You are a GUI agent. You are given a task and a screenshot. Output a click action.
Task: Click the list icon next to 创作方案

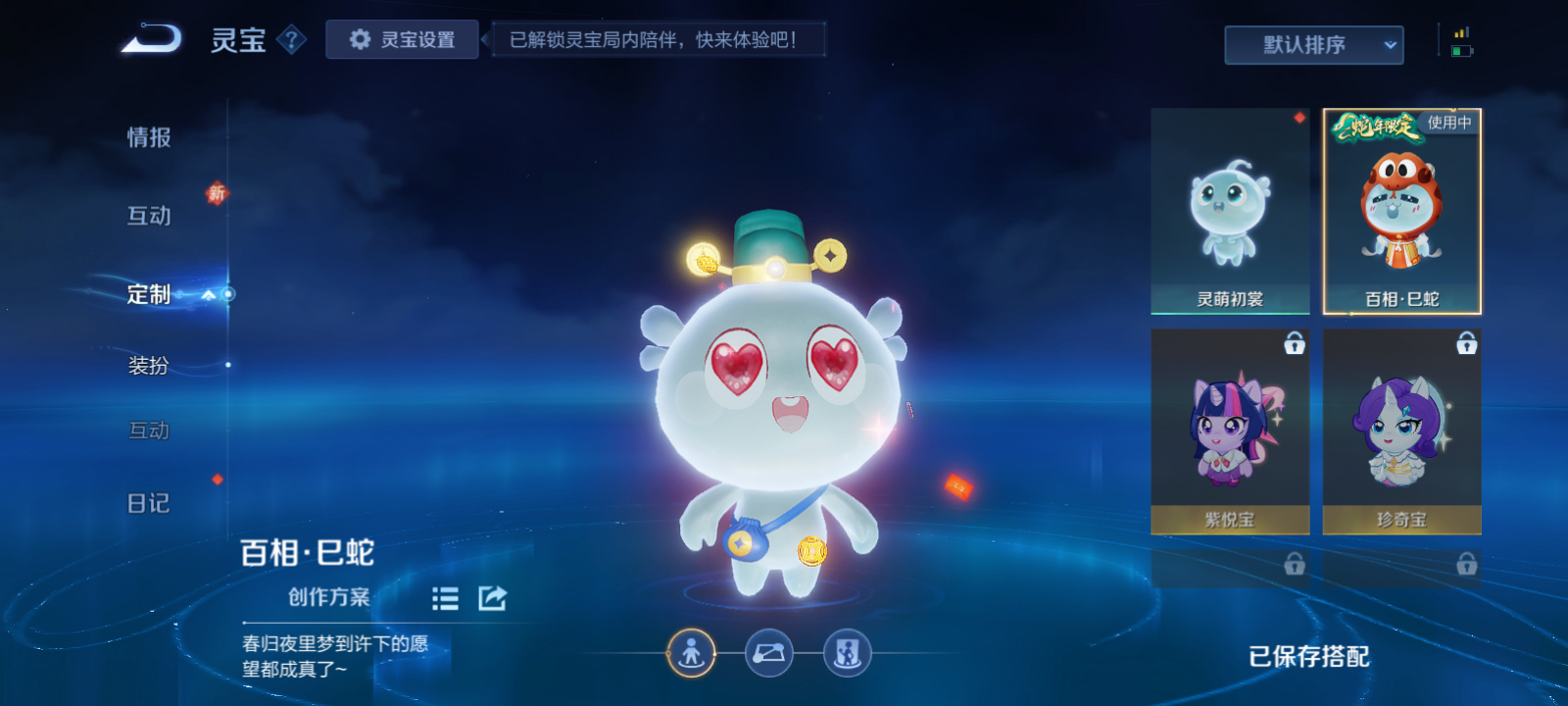(x=444, y=599)
